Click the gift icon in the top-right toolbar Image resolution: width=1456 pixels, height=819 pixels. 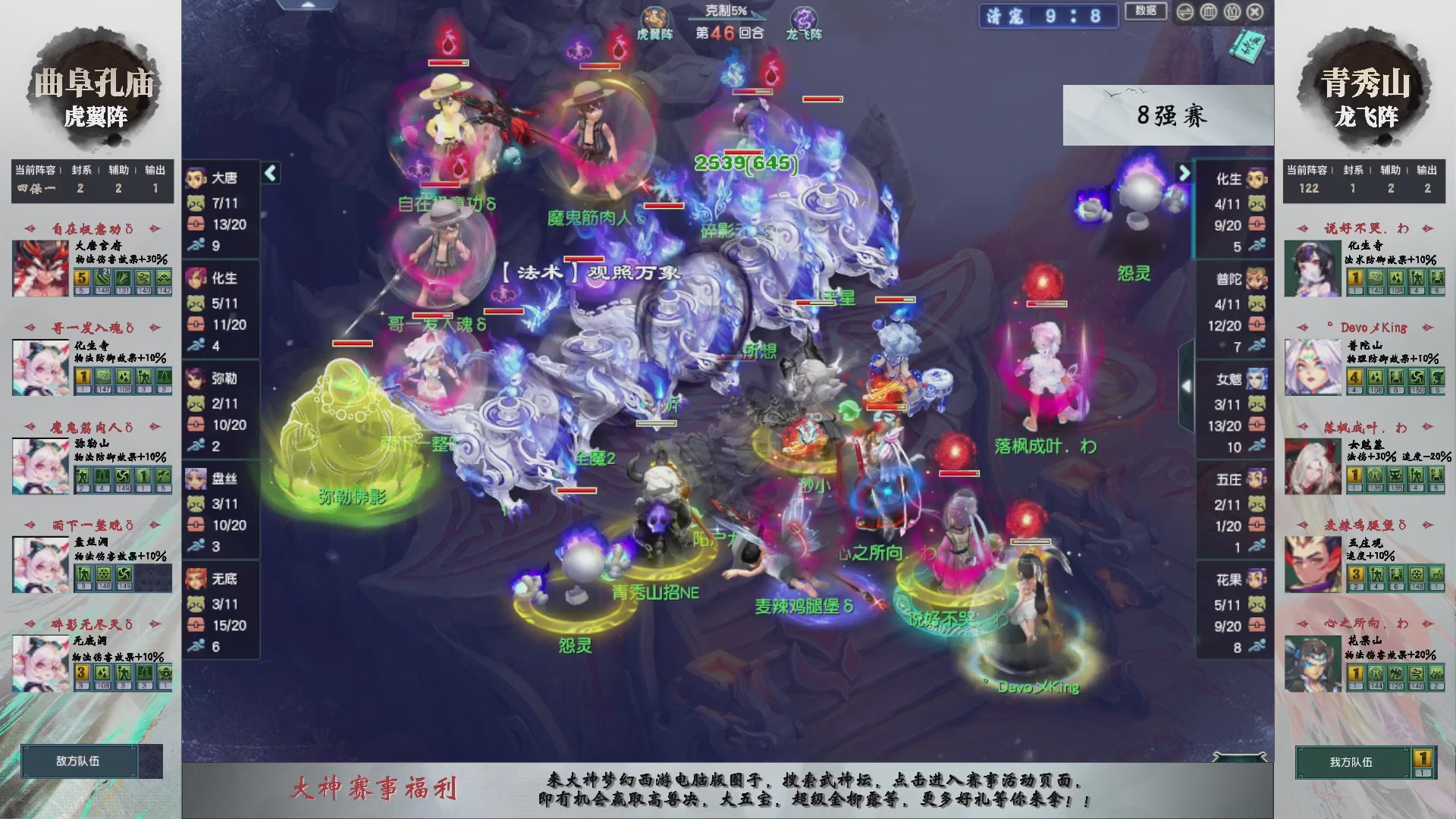coord(1232,11)
